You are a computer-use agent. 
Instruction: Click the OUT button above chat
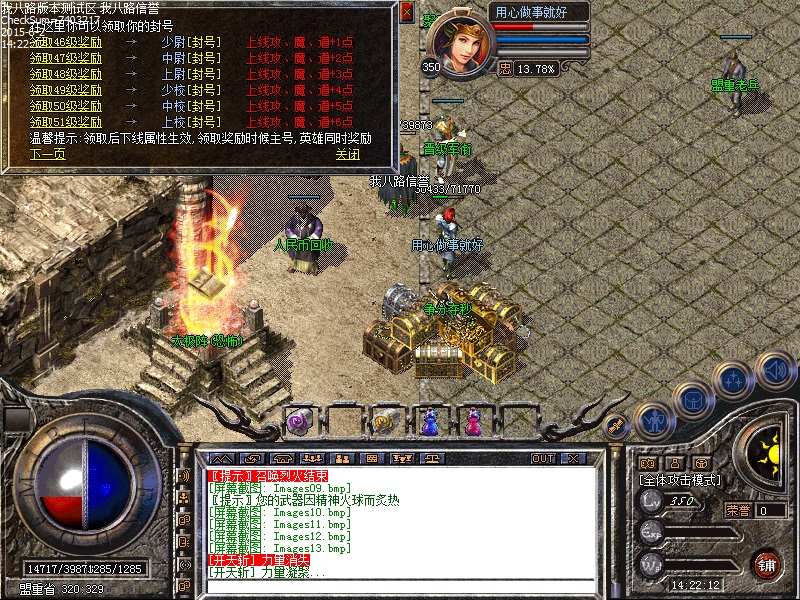543,458
